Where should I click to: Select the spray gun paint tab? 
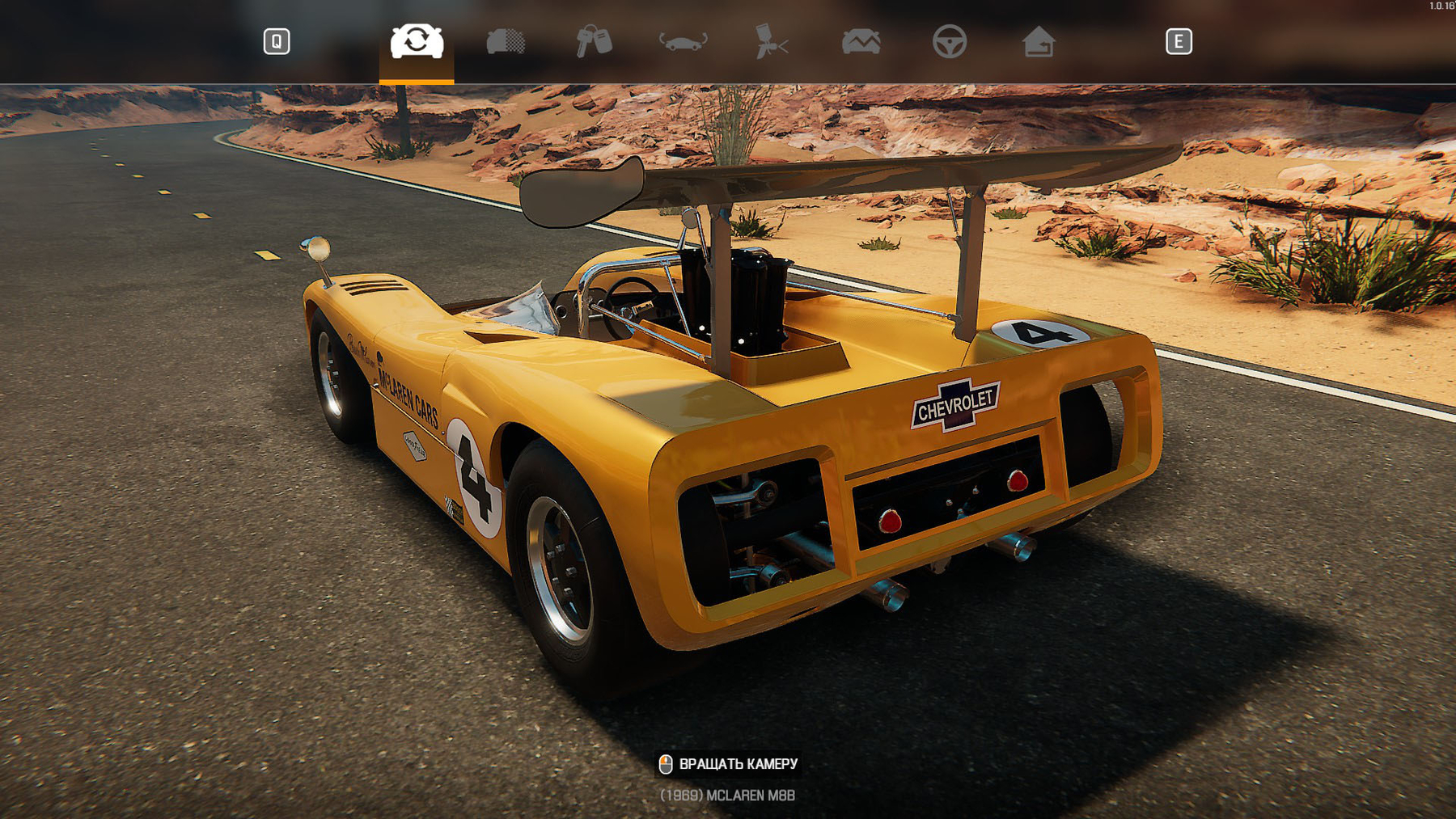(x=772, y=41)
